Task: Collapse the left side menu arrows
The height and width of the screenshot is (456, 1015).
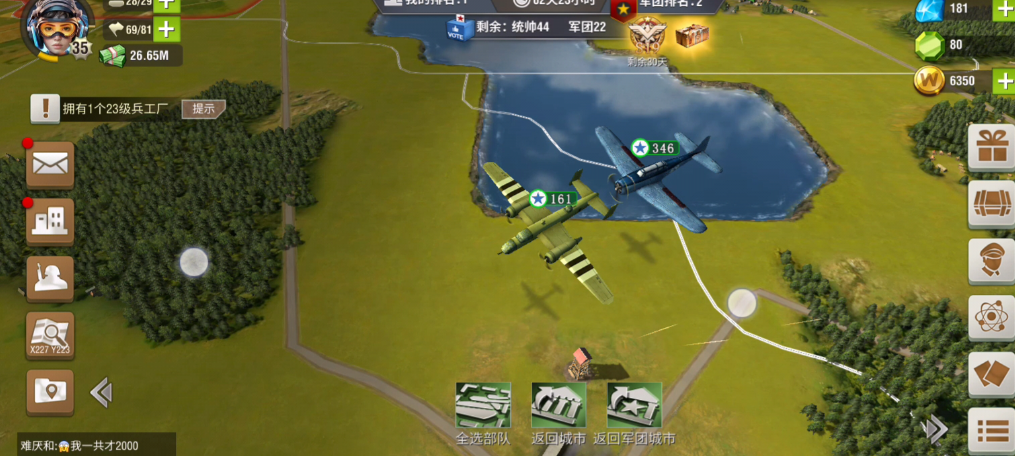Action: pos(101,392)
